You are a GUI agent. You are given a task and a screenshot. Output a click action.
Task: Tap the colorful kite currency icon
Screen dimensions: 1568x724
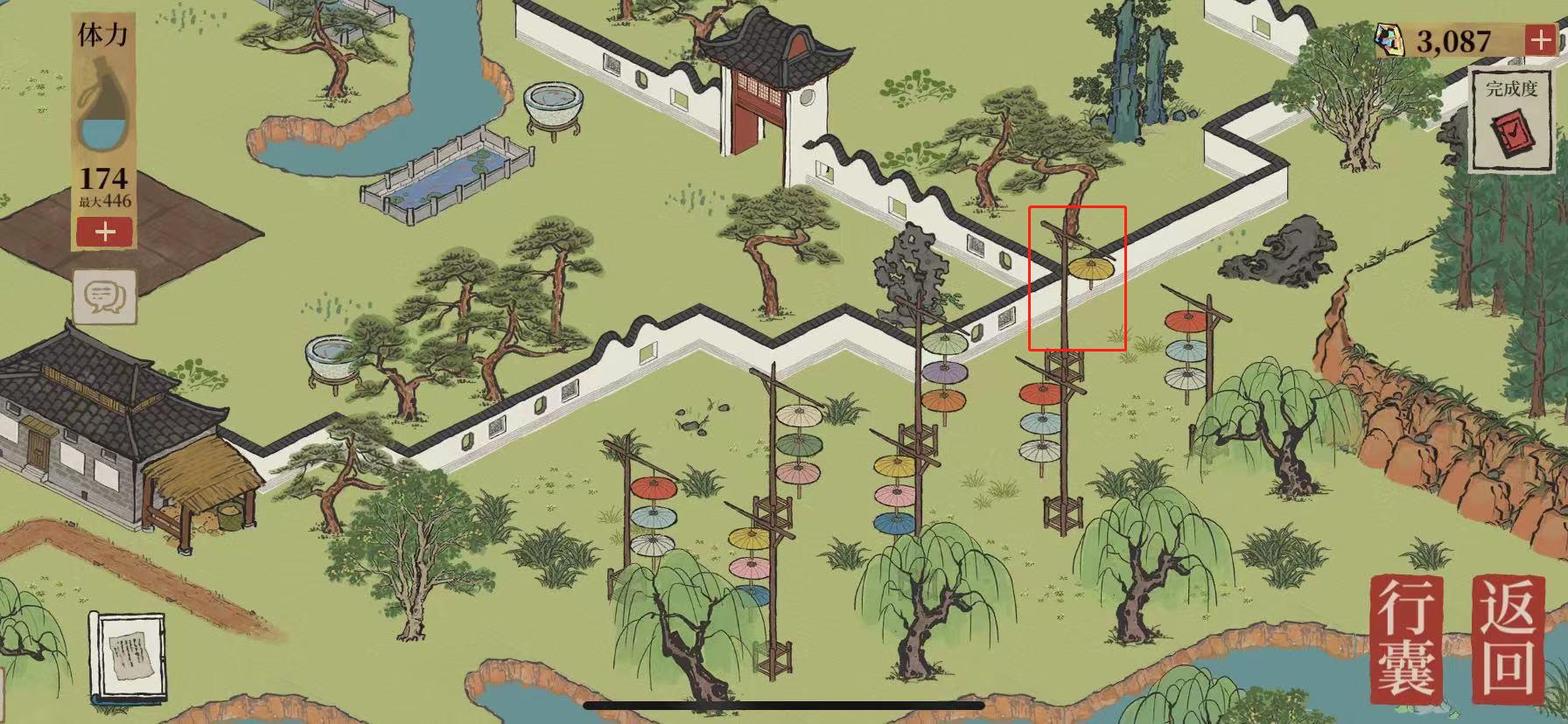[1390, 38]
